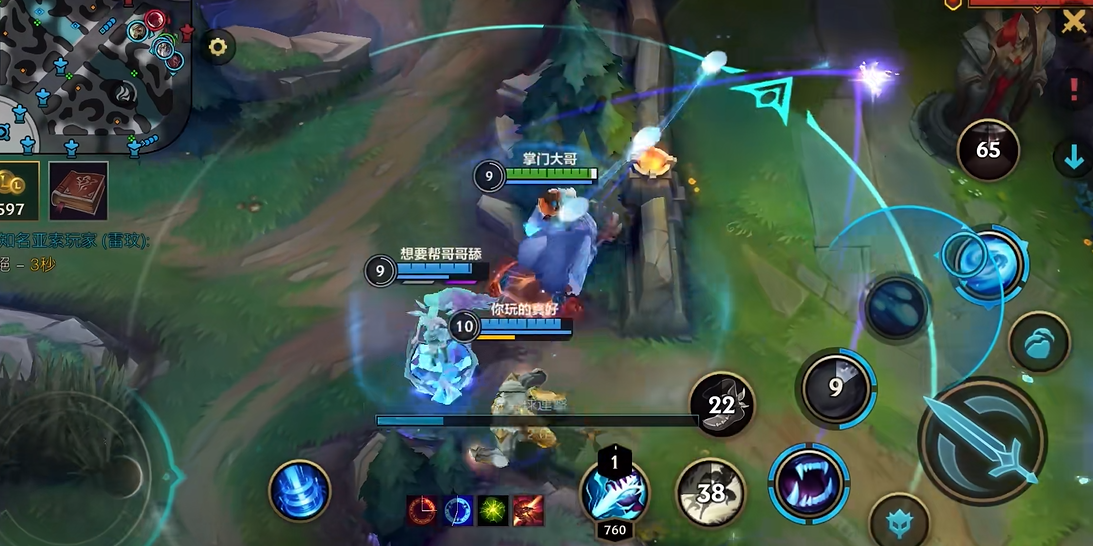1093x546 pixels.
Task: Tap the dark blue orb button
Action: point(897,306)
